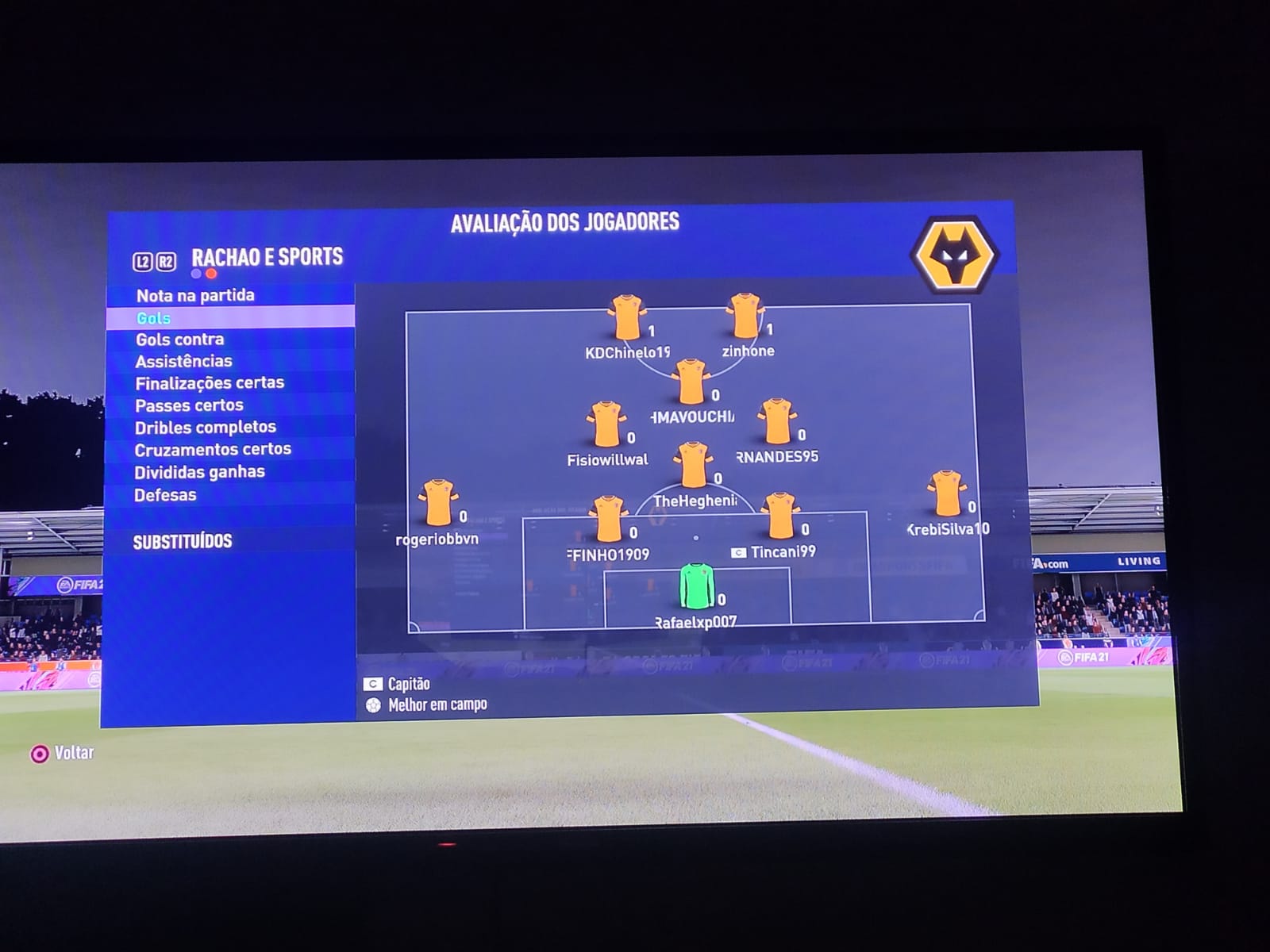The image size is (1270, 952).
Task: Show Passes certos ratings
Action: click(190, 405)
